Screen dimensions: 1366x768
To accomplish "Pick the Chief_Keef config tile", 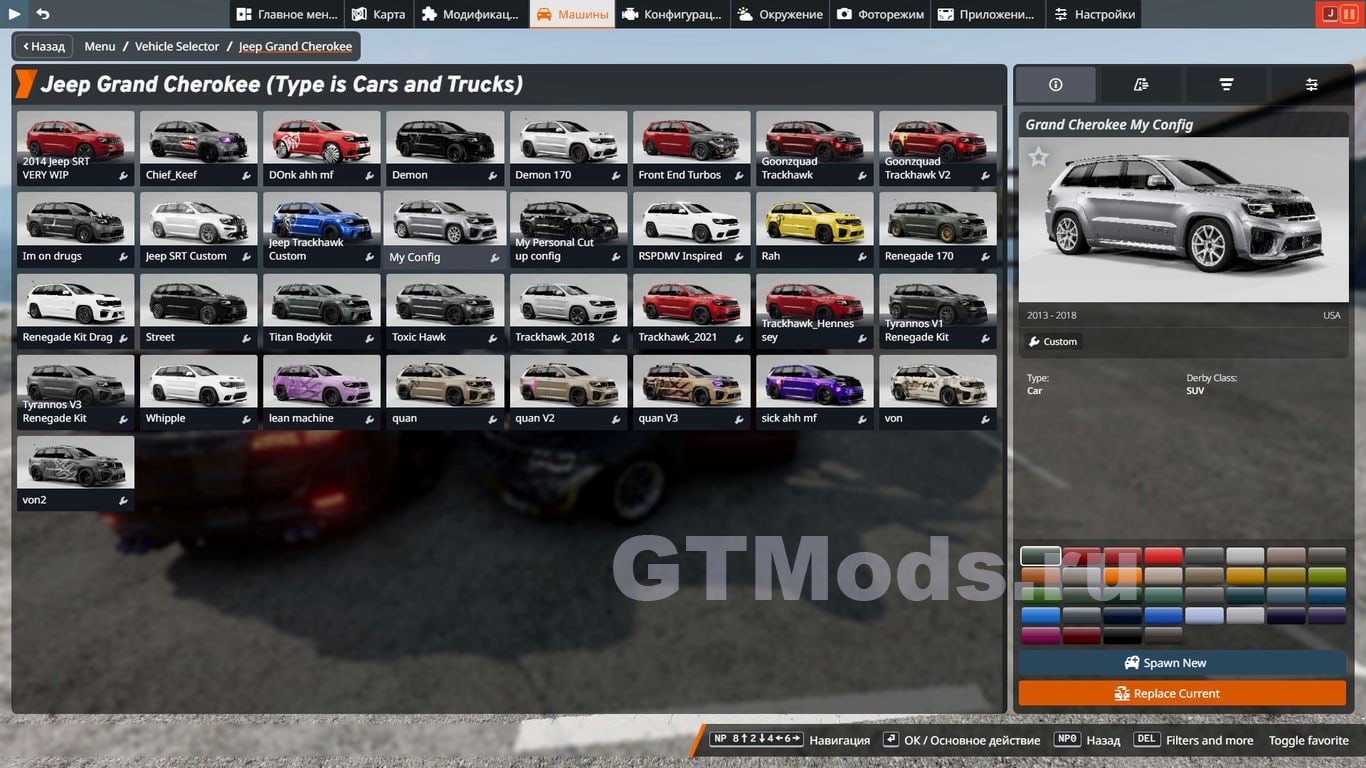I will (x=198, y=148).
